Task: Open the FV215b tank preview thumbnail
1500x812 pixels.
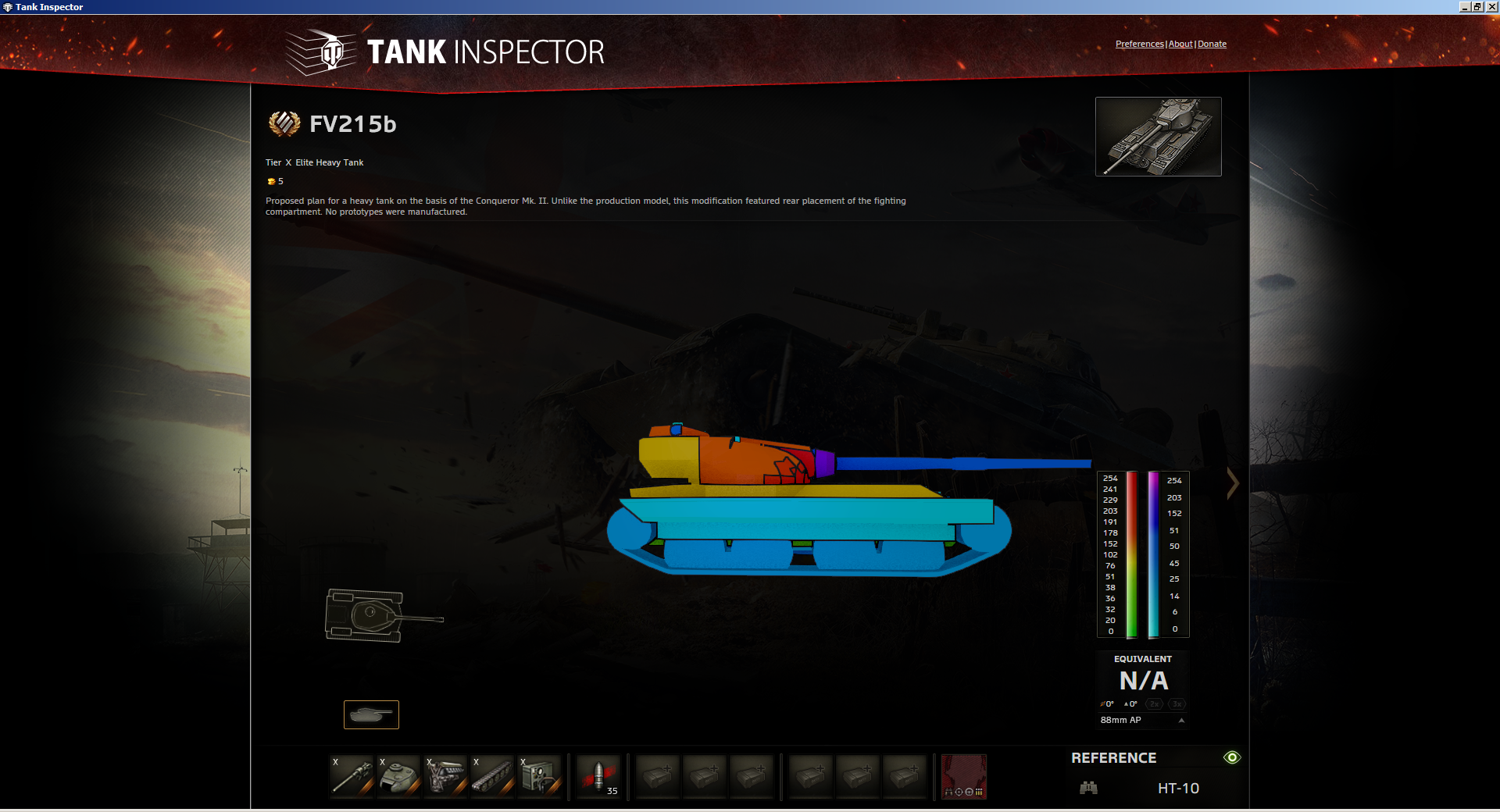Action: tap(1158, 137)
